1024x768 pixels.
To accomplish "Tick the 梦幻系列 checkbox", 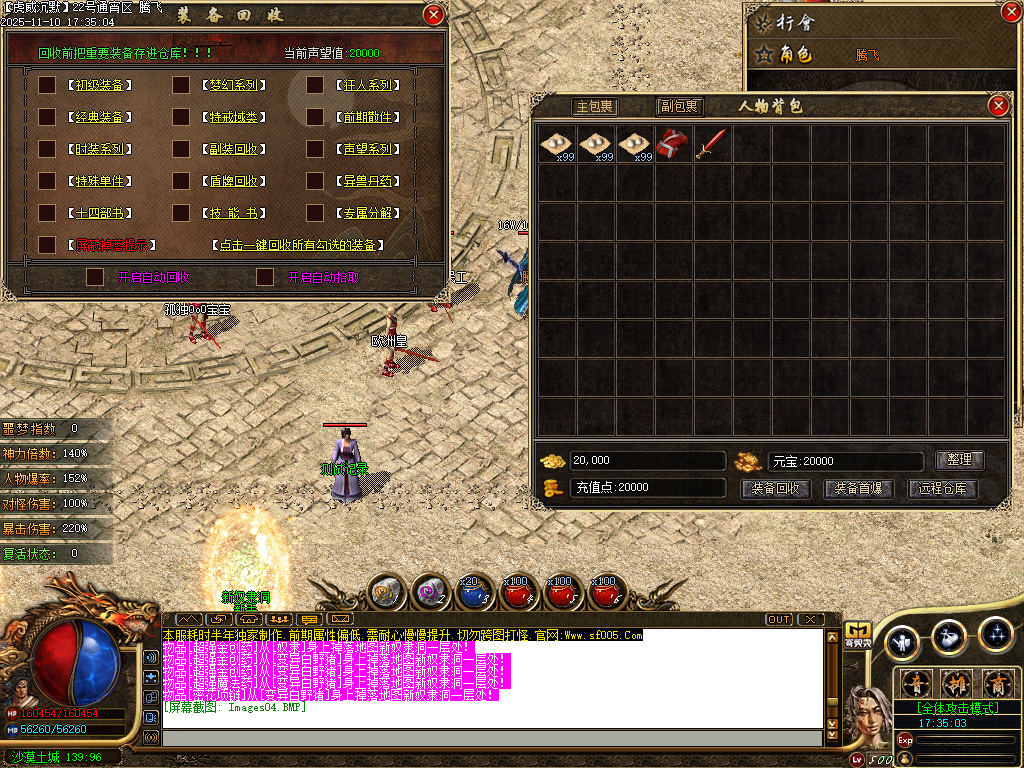I will tap(181, 85).
